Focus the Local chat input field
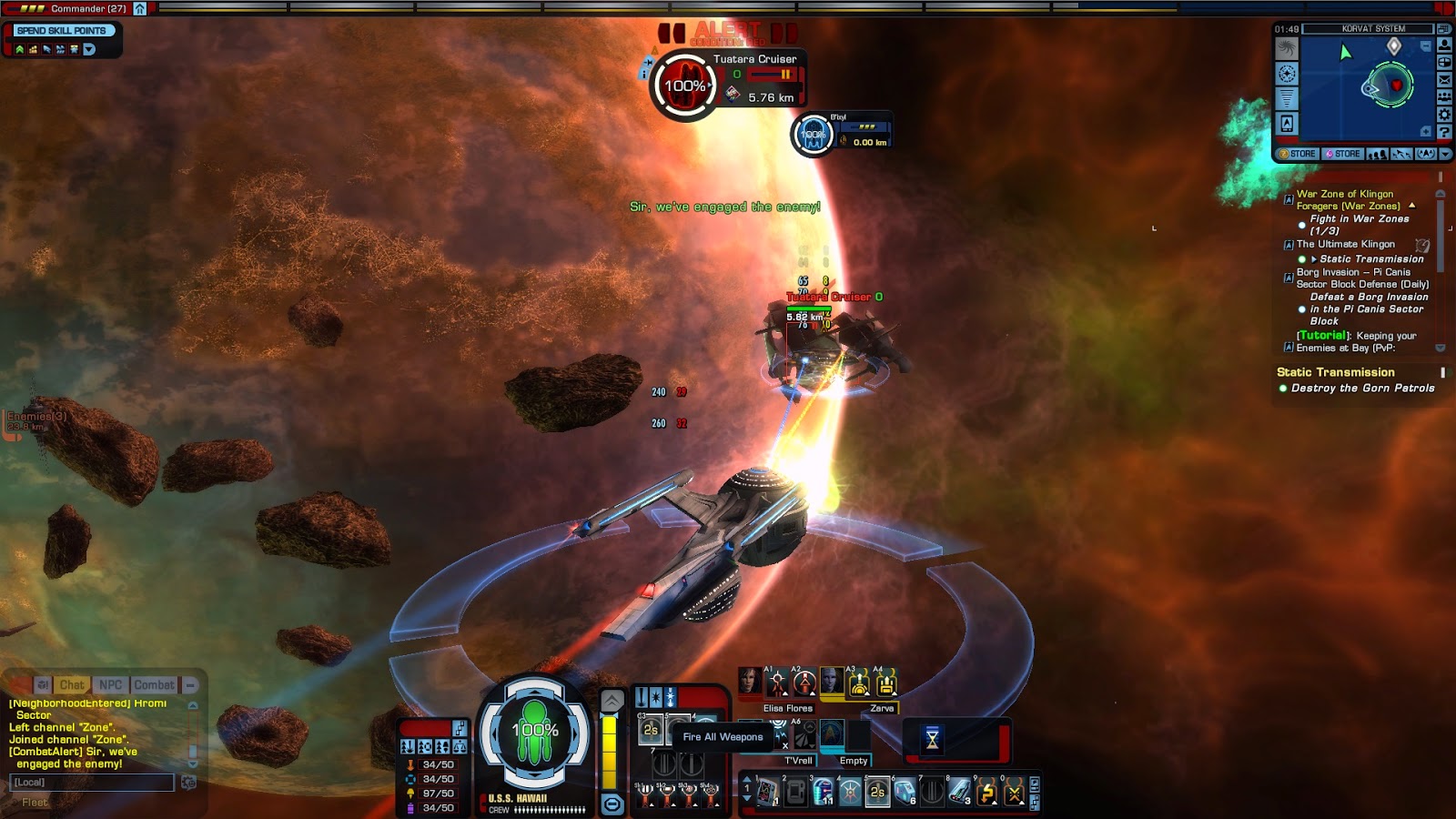The width and height of the screenshot is (1456, 819). click(91, 783)
